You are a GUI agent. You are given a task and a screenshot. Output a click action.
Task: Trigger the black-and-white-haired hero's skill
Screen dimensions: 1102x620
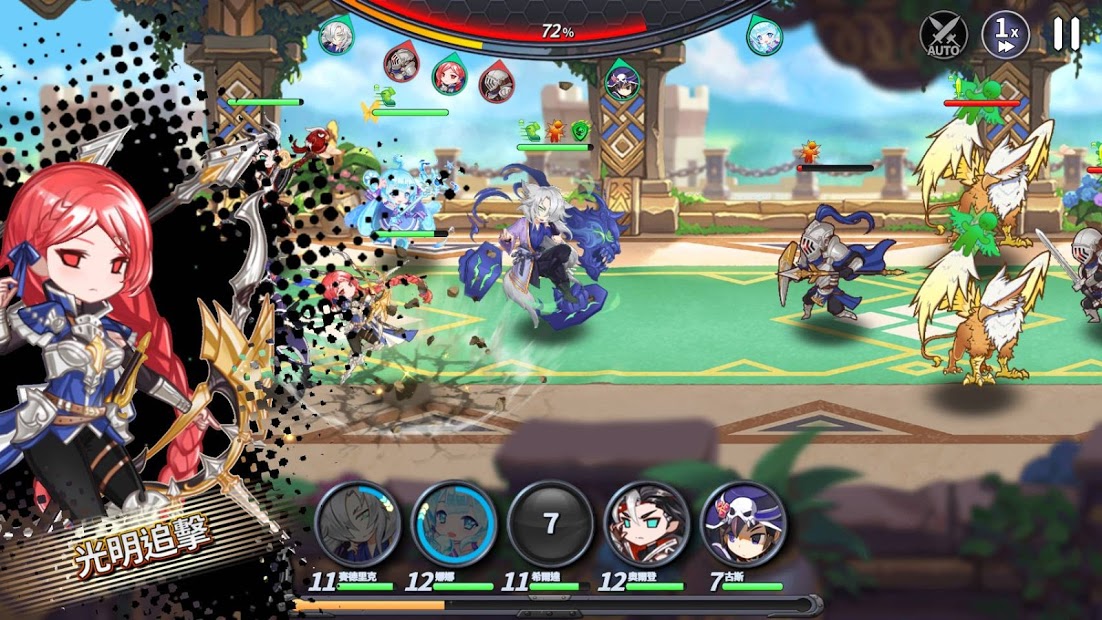[x=647, y=524]
